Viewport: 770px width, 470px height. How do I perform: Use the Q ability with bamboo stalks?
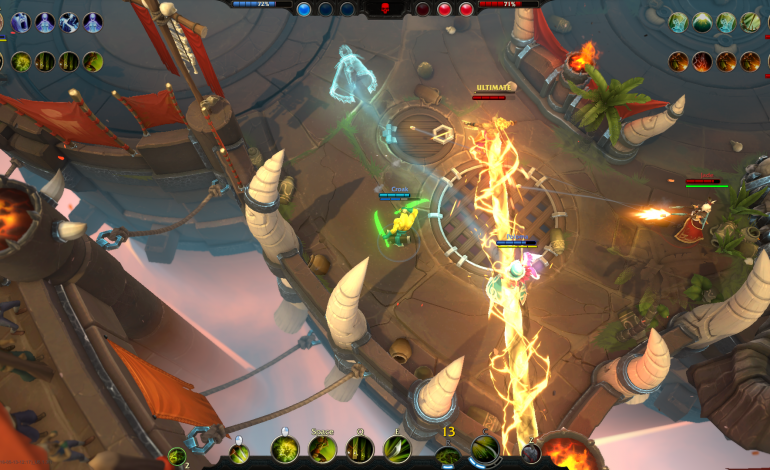point(359,450)
